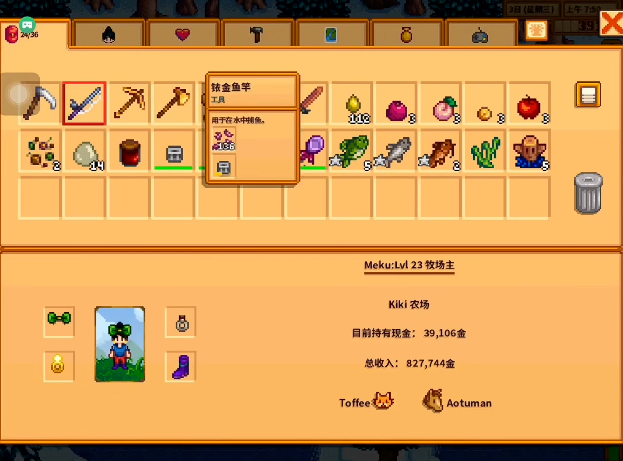Pick the red apple stack
The width and height of the screenshot is (623, 461).
pyautogui.click(x=527, y=104)
